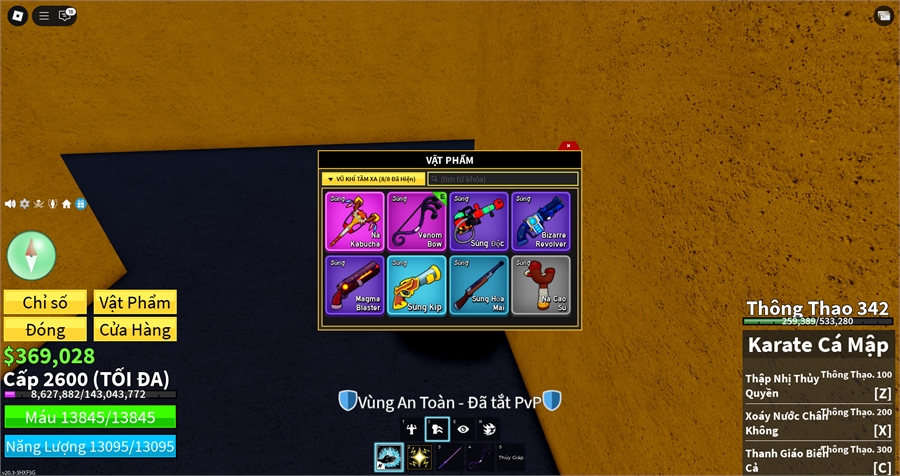900x476 pixels.
Task: Pick the Ná Cao Su slingshot slot
Action: [541, 285]
